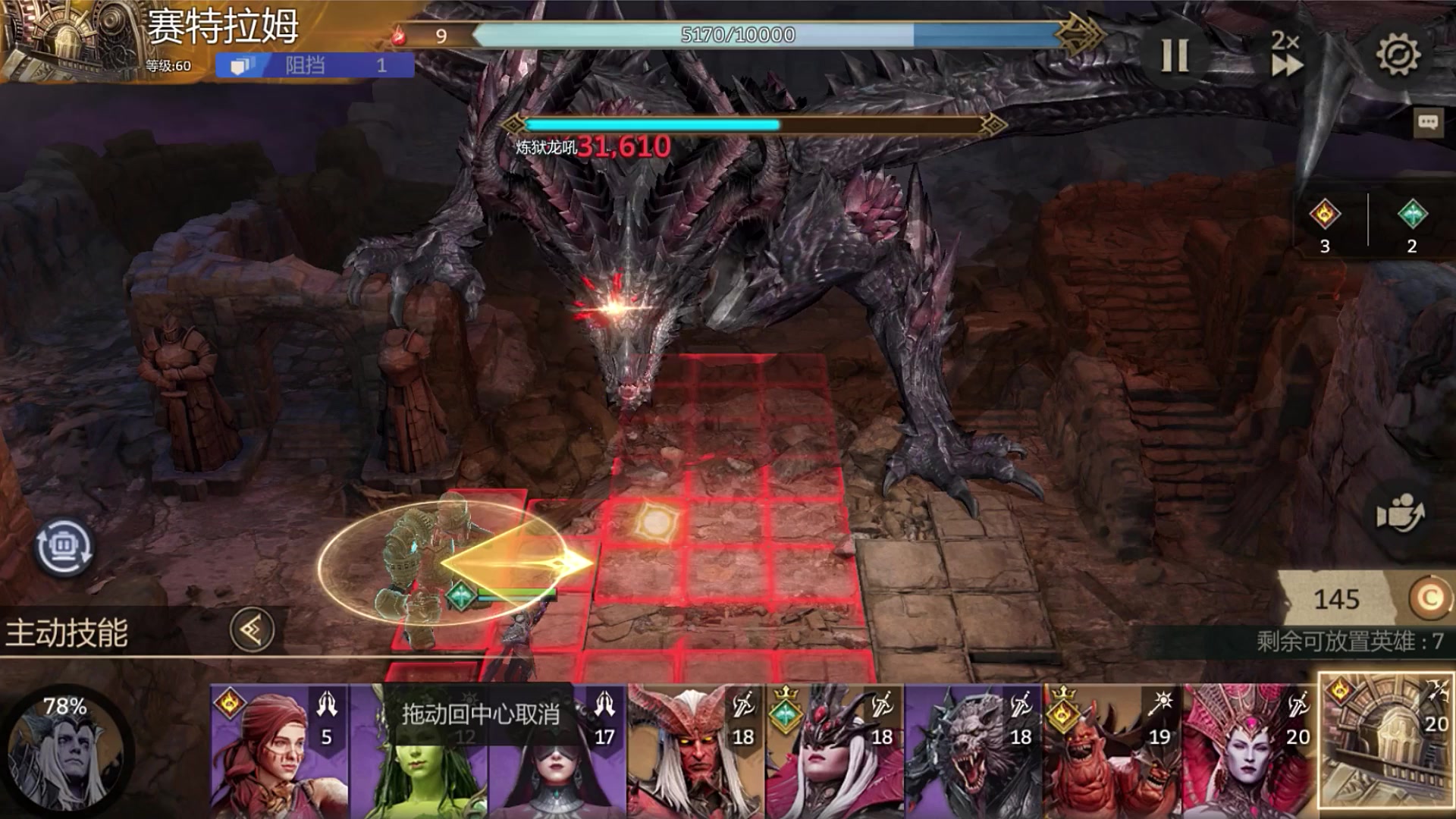1456x819 pixels.
Task: Select the stone gate card costing 20
Action: click(1386, 742)
